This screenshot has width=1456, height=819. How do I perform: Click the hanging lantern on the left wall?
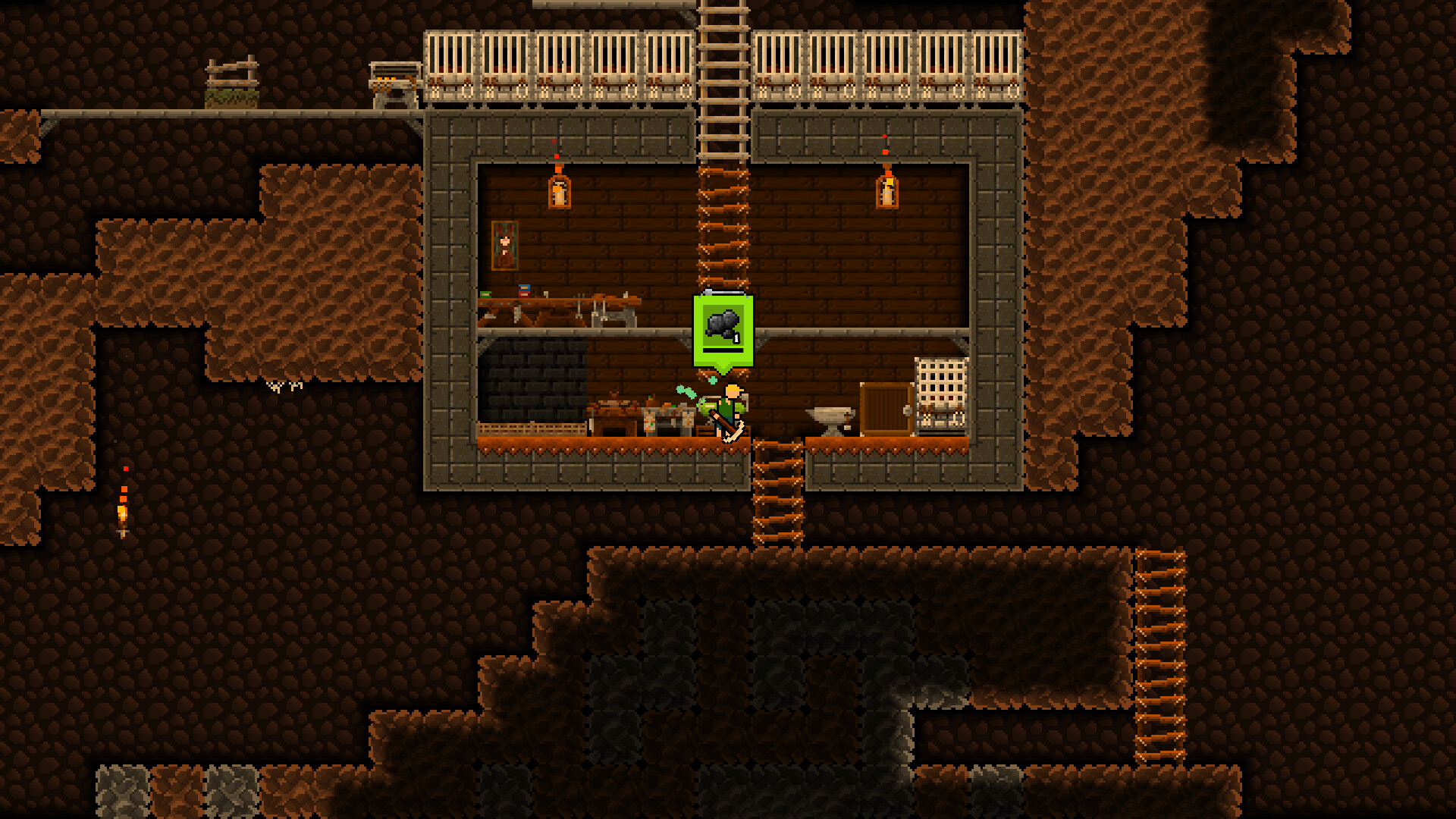point(558,191)
